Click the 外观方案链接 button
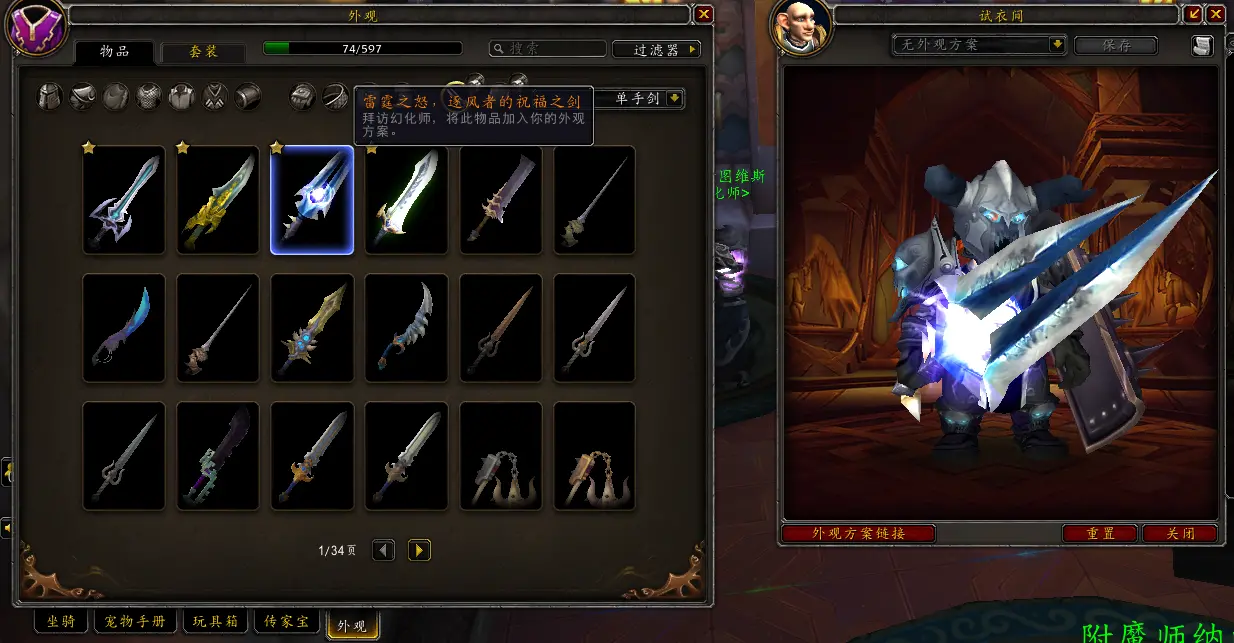This screenshot has height=643, width=1234. coord(859,534)
